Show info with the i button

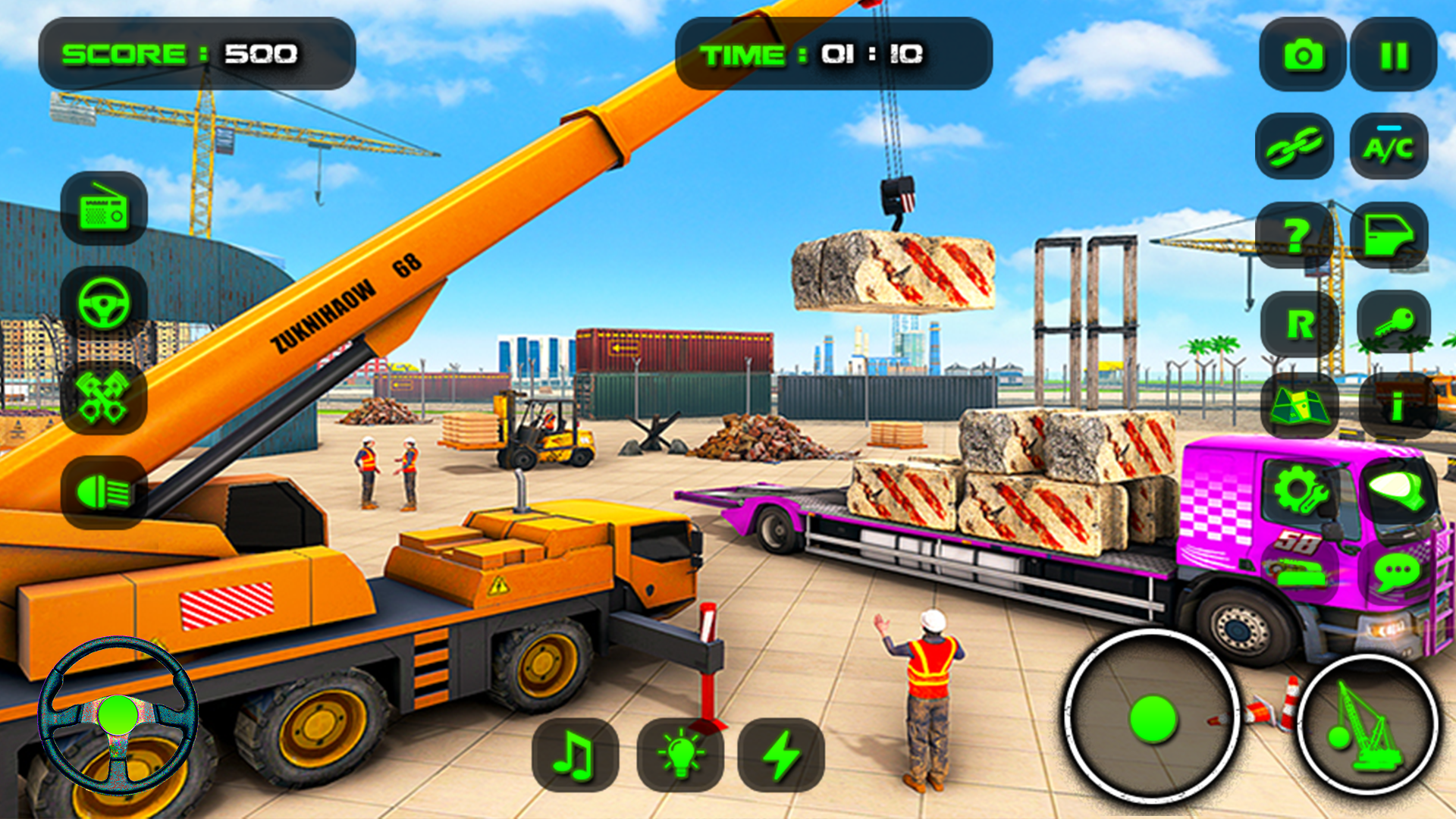[1397, 407]
